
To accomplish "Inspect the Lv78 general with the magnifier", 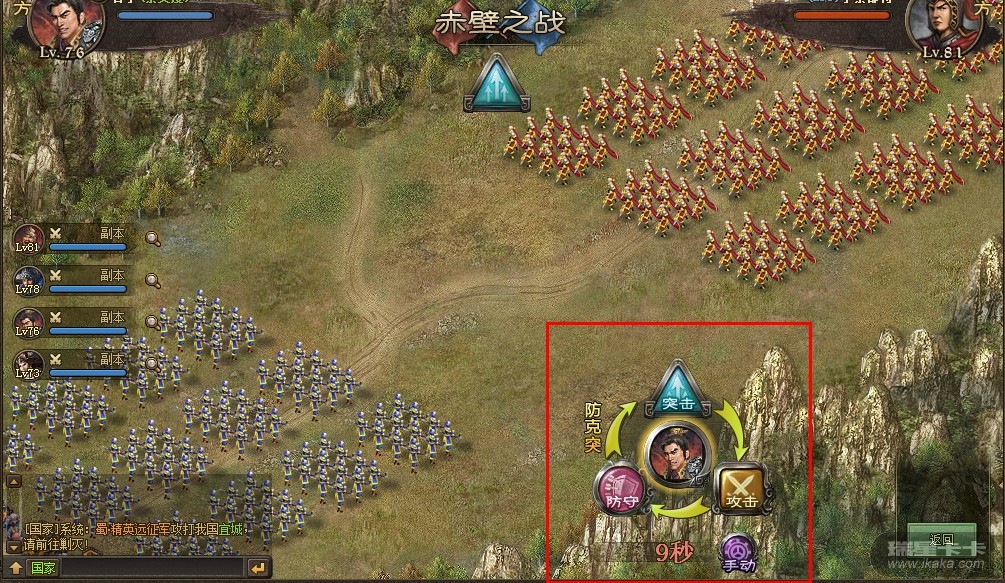I will coord(152,280).
